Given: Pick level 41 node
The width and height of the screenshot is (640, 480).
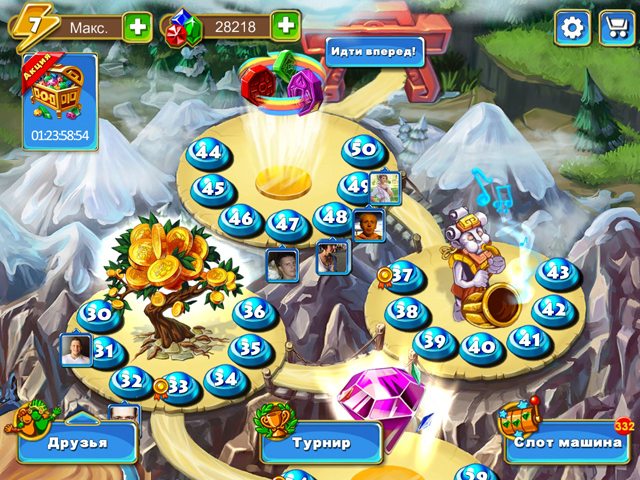Looking at the screenshot, I should (528, 340).
